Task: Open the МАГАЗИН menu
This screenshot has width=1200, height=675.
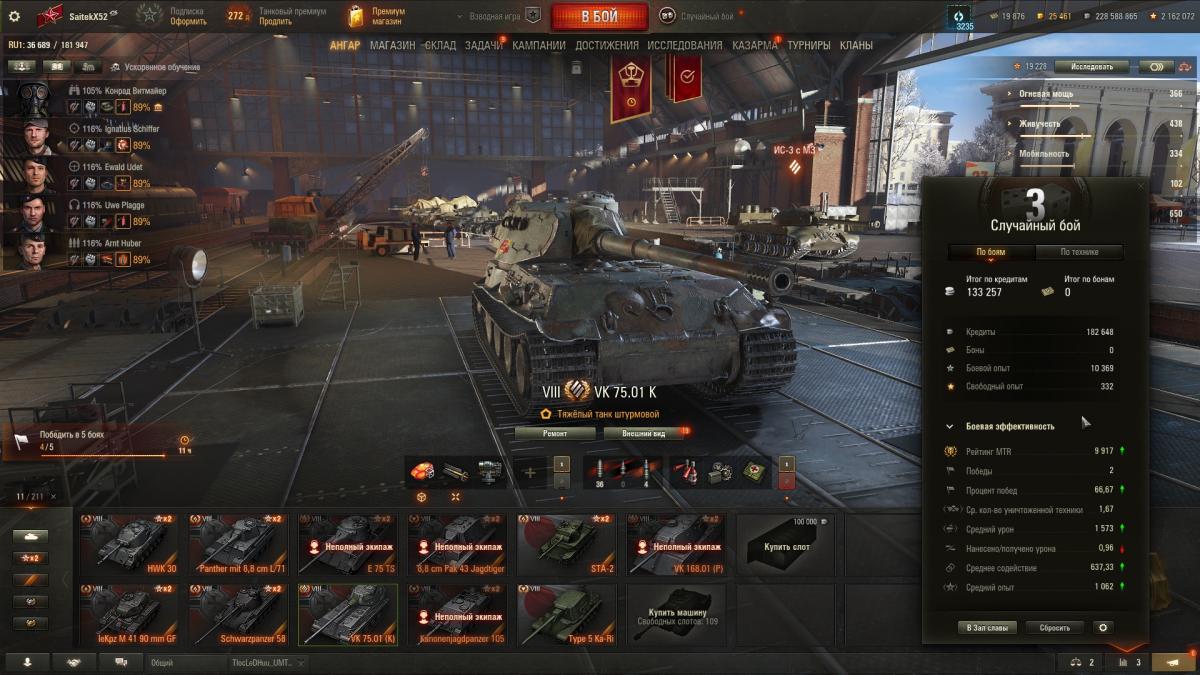Action: pyautogui.click(x=392, y=45)
